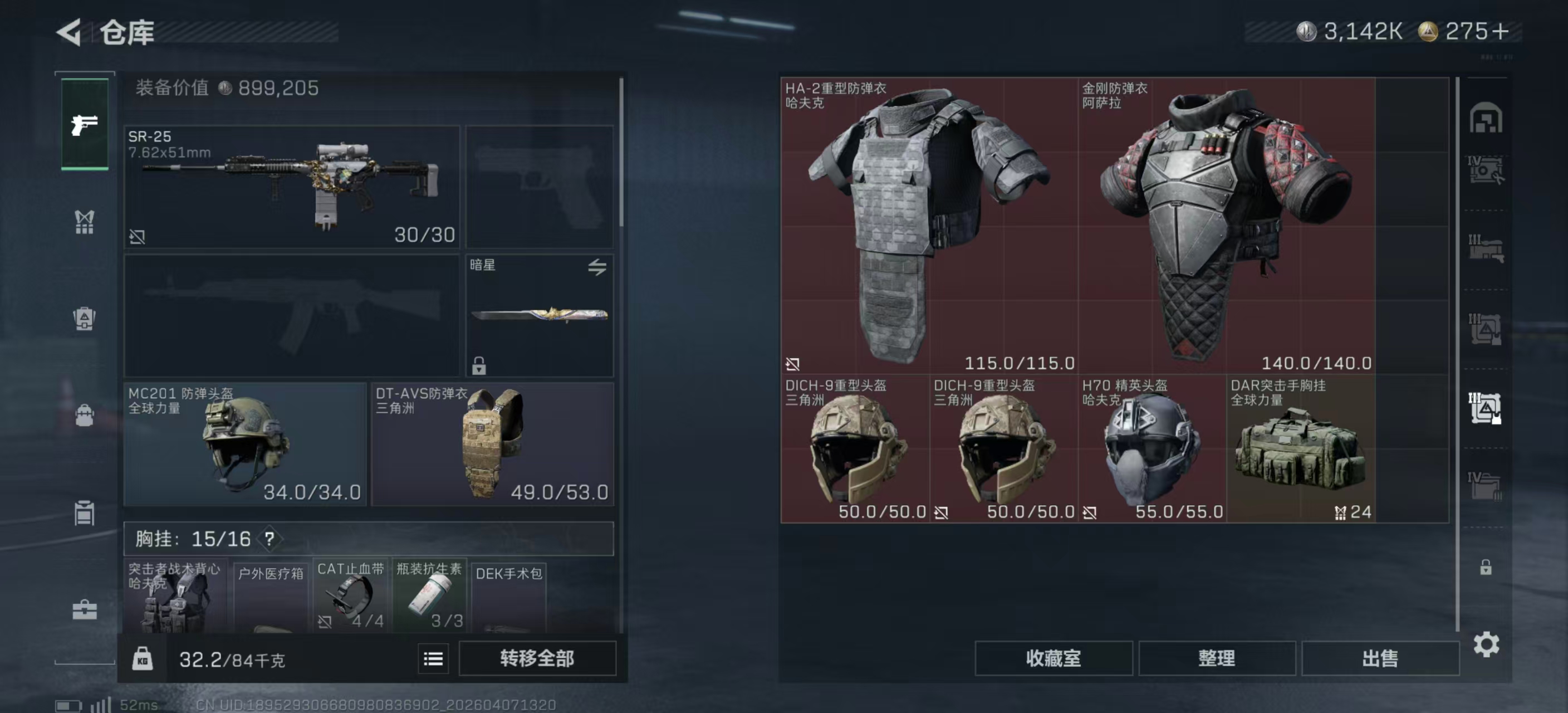Switch to the backpack tab
This screenshot has width=1568, height=713.
[x=85, y=318]
